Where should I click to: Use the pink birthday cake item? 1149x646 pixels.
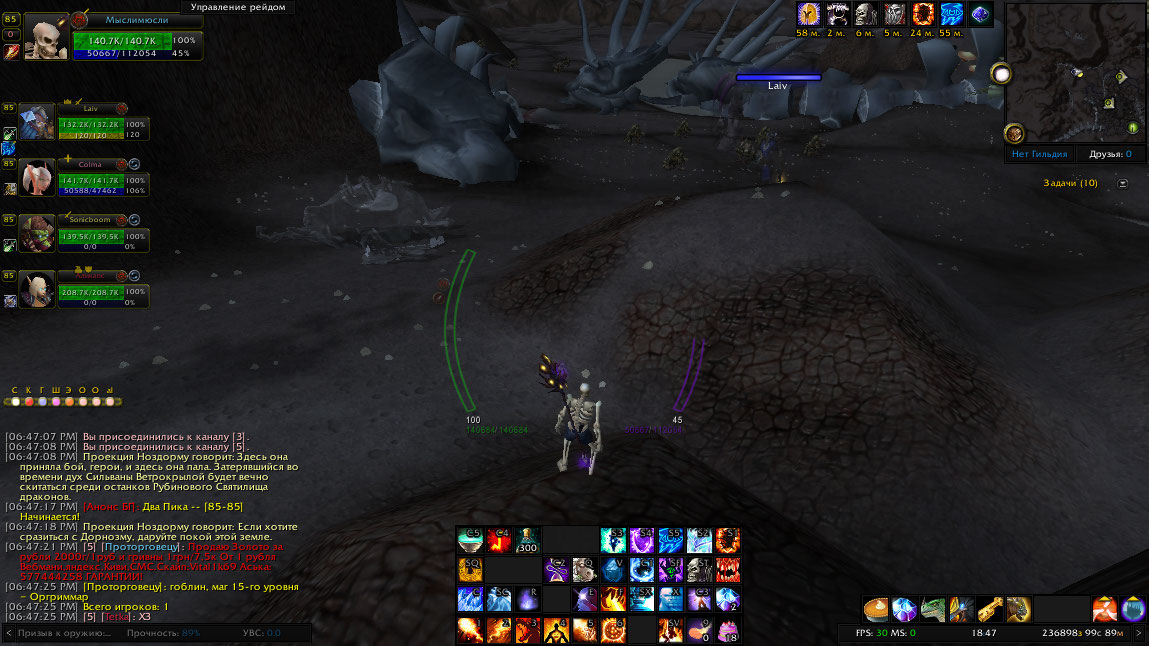727,629
